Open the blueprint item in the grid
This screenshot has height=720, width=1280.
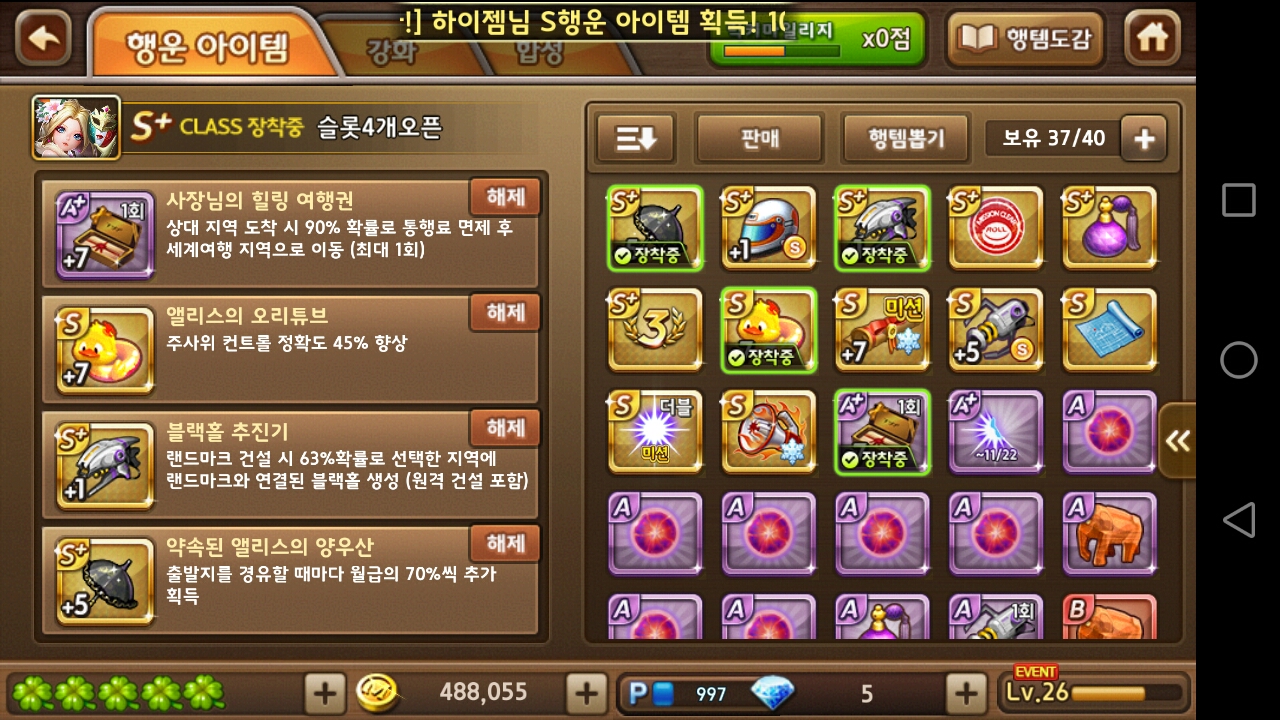click(x=1110, y=330)
